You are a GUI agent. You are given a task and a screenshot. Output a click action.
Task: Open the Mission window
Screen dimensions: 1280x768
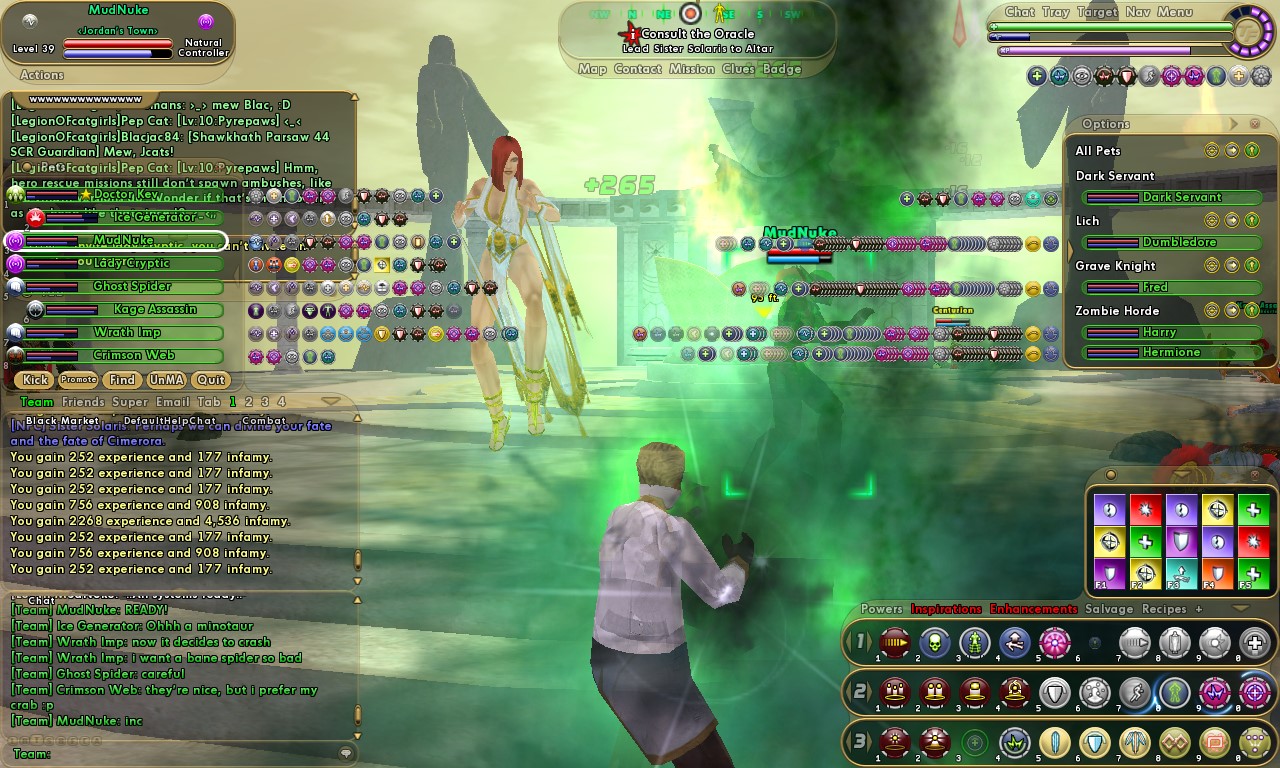click(x=692, y=69)
